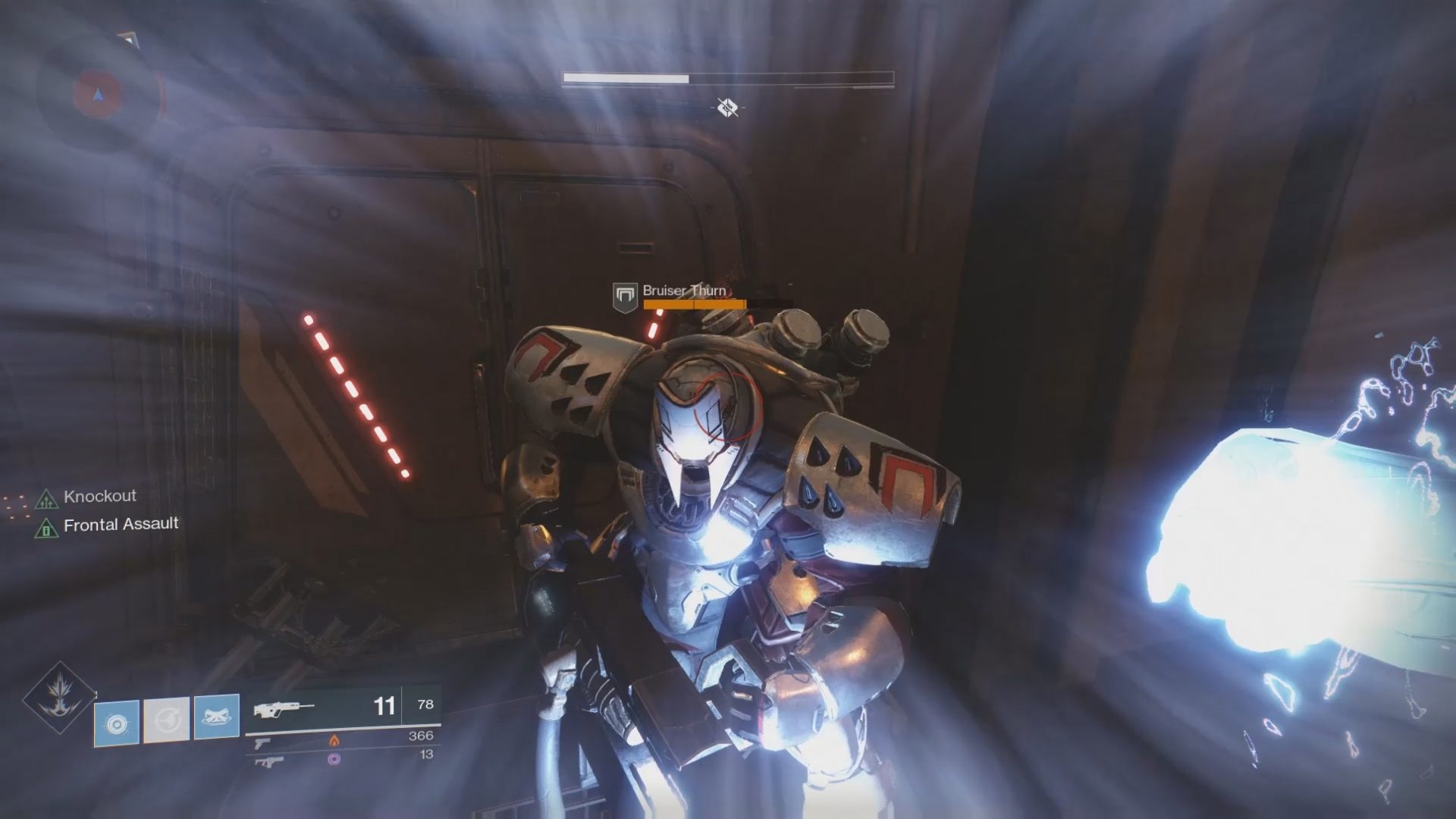Select the objective marker below the progress bar

(x=727, y=108)
